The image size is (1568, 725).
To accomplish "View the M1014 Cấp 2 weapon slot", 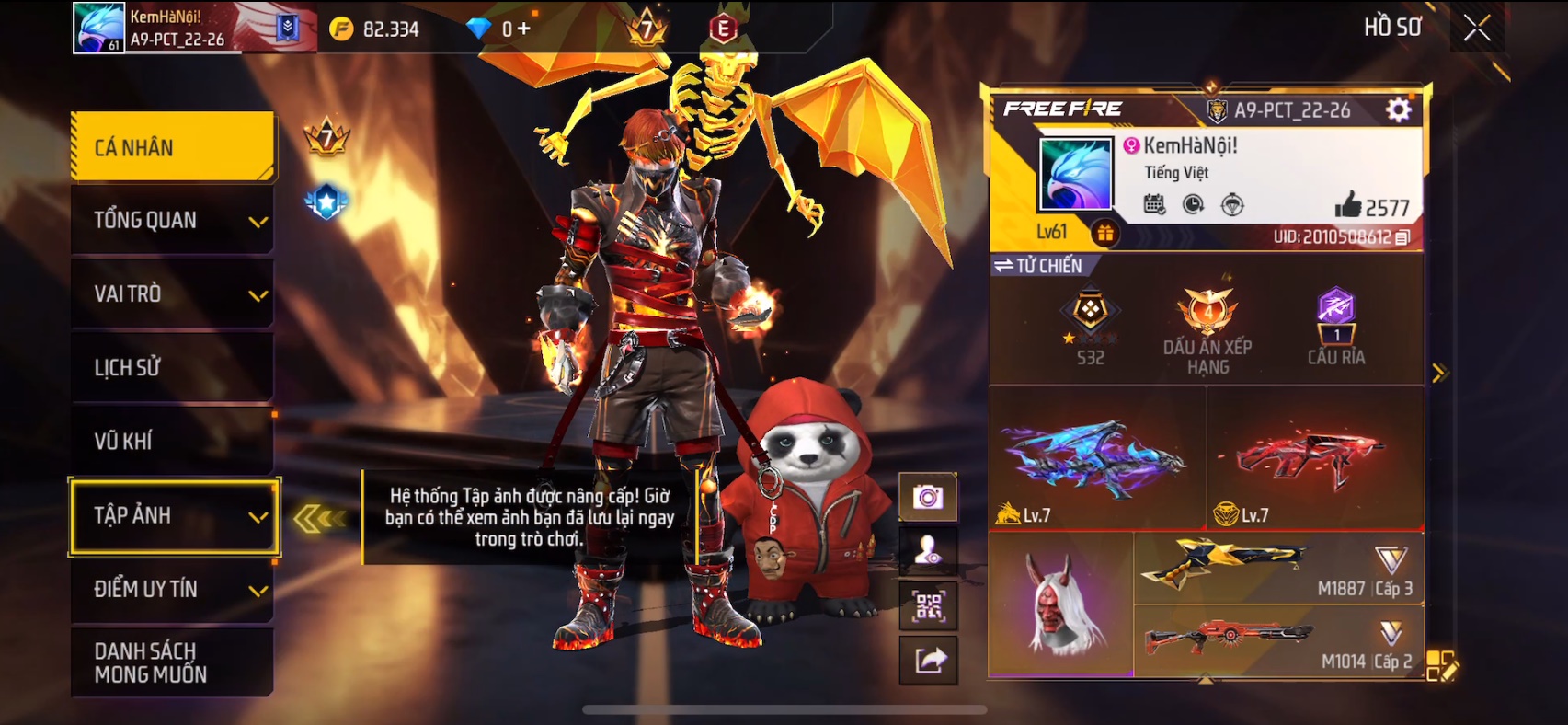I will (x=1278, y=641).
